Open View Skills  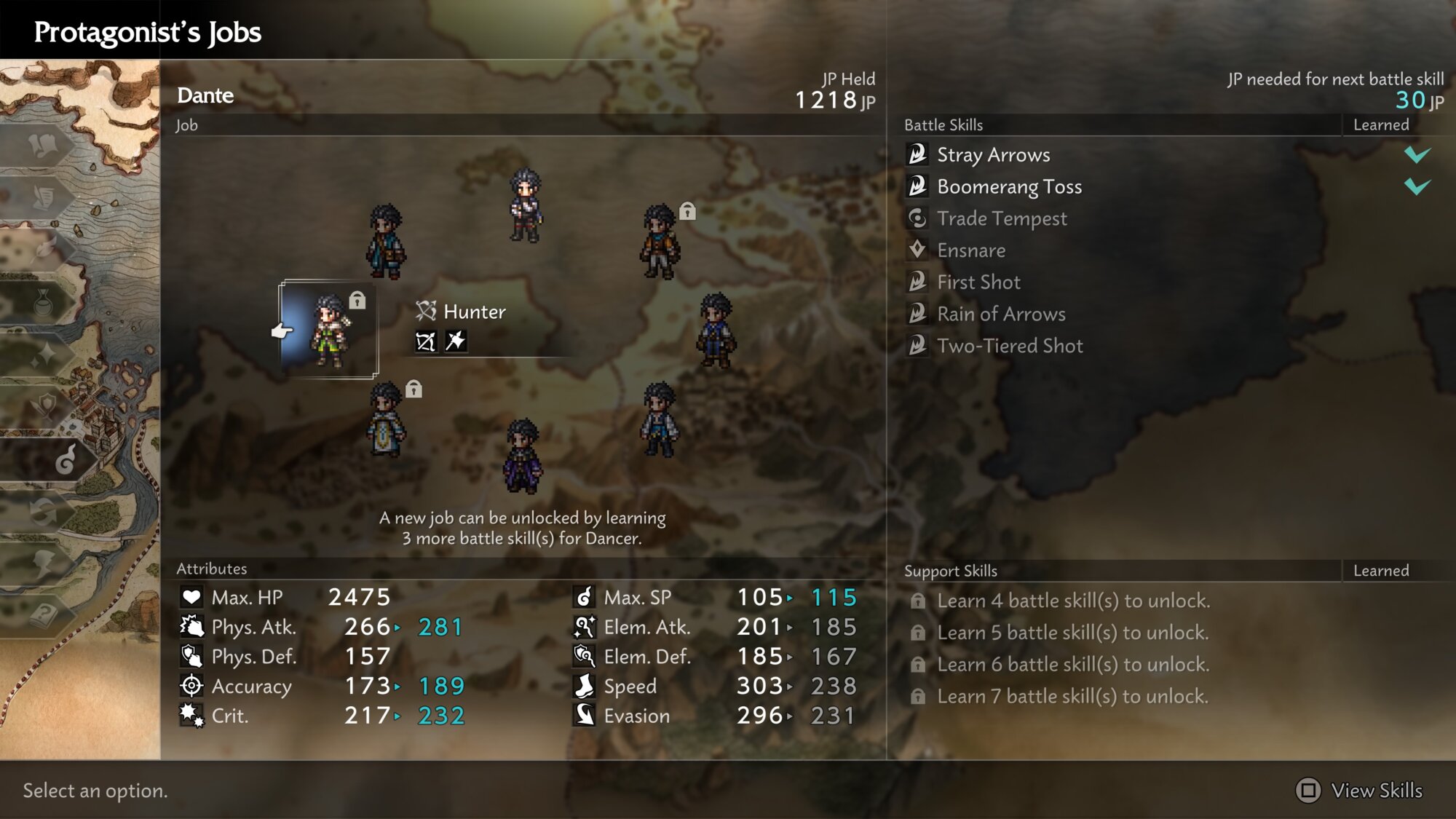click(1359, 791)
